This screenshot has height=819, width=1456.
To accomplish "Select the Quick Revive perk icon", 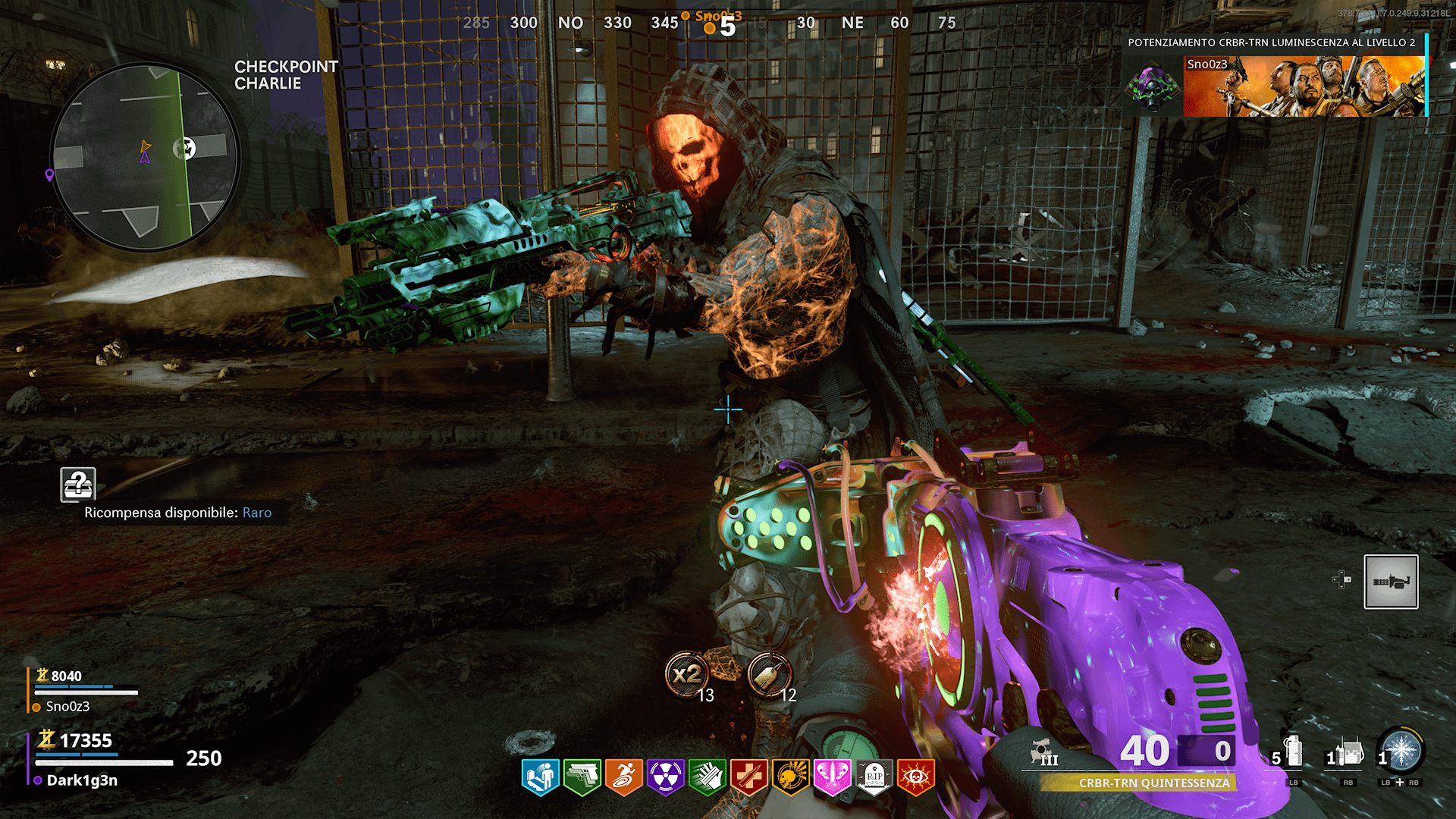I will (x=541, y=777).
